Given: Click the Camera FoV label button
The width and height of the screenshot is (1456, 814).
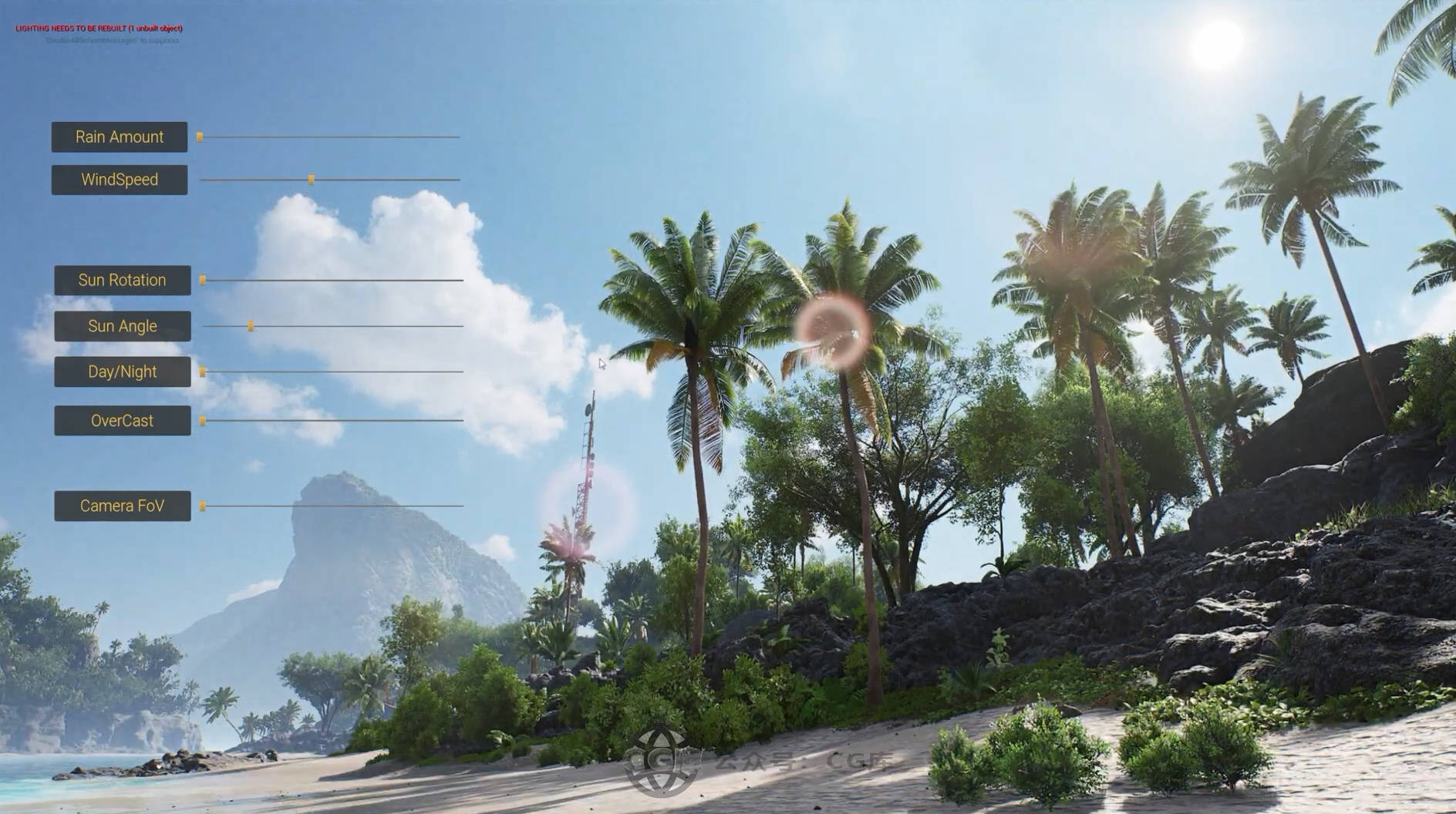Looking at the screenshot, I should point(122,506).
